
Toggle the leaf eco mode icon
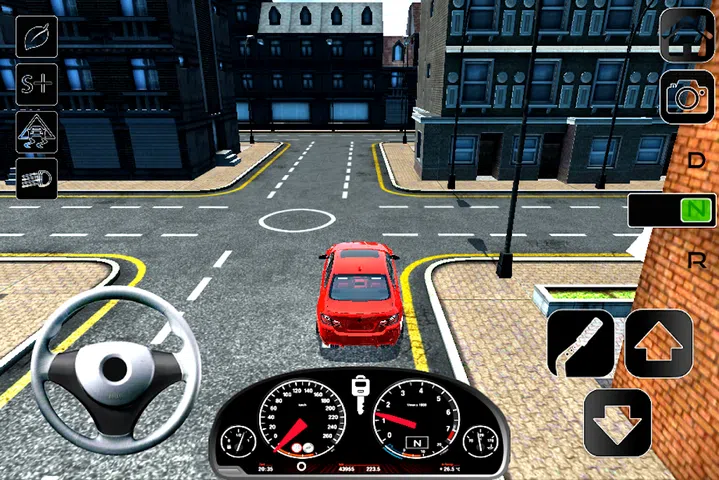click(37, 36)
